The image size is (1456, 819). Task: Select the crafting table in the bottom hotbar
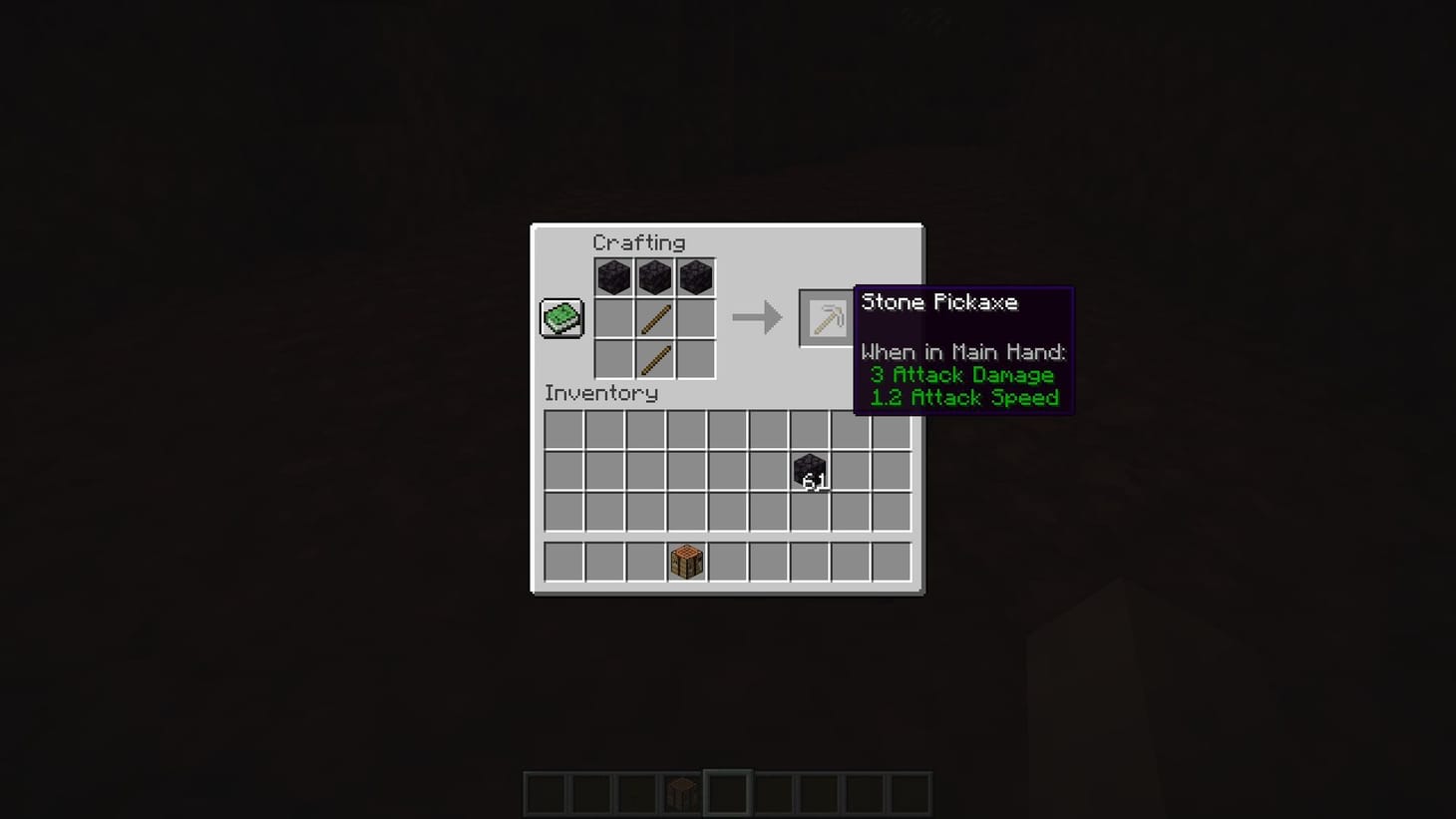coord(680,793)
